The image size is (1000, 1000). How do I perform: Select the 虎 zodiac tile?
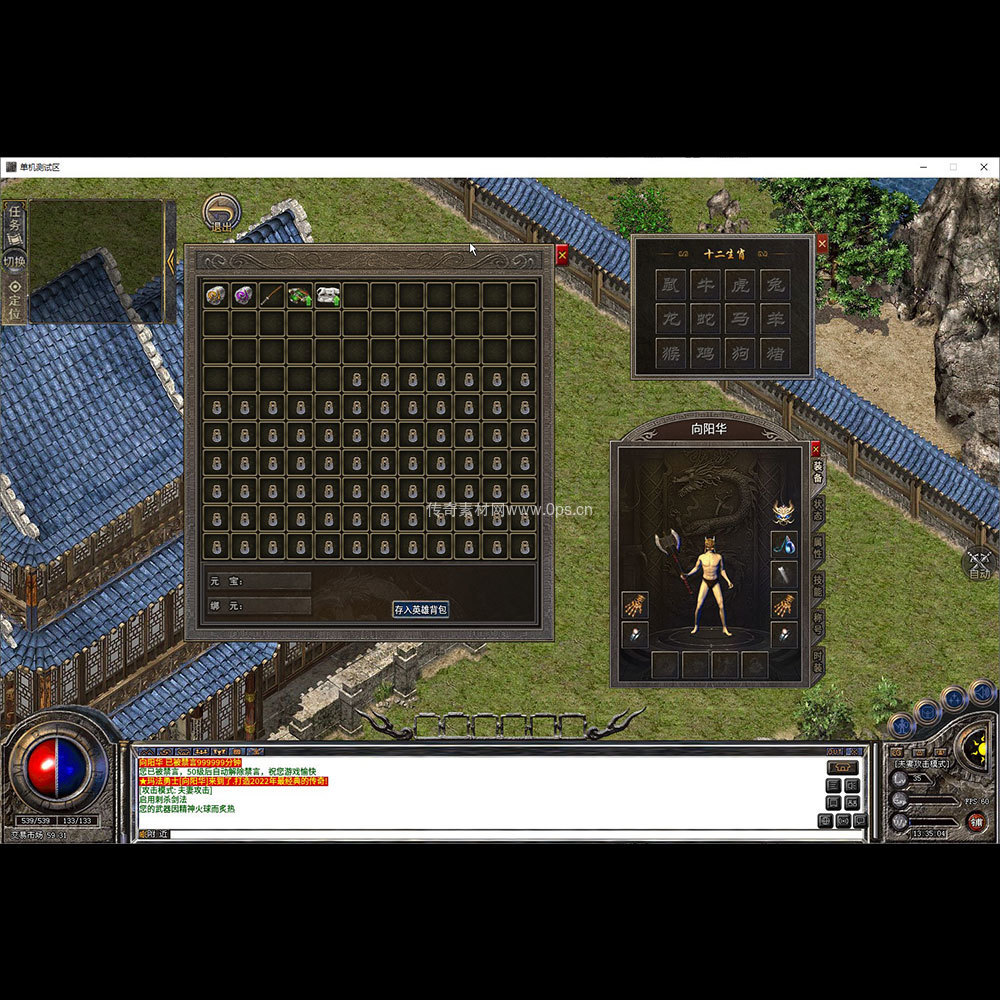740,286
